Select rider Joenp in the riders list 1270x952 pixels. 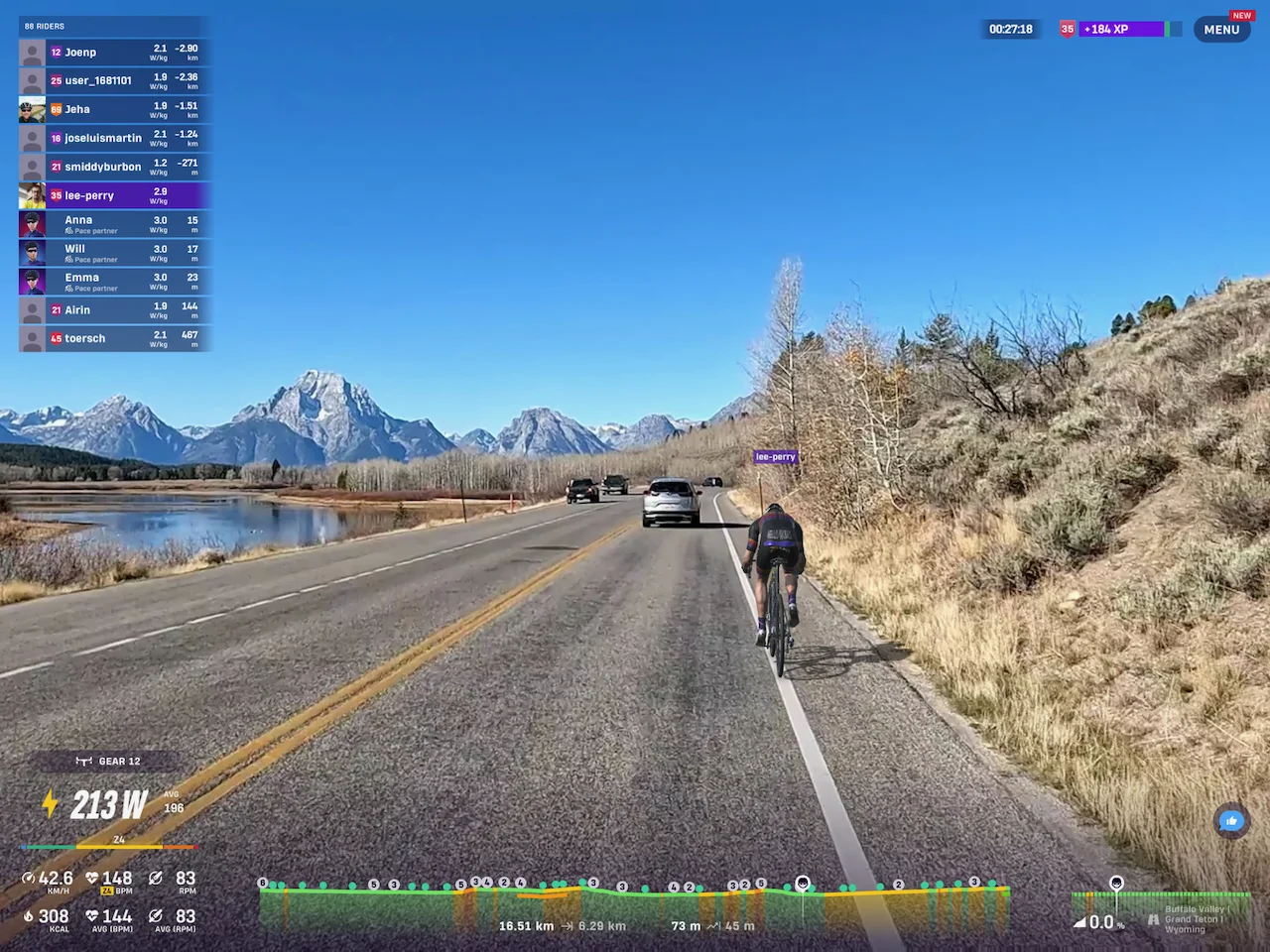114,53
